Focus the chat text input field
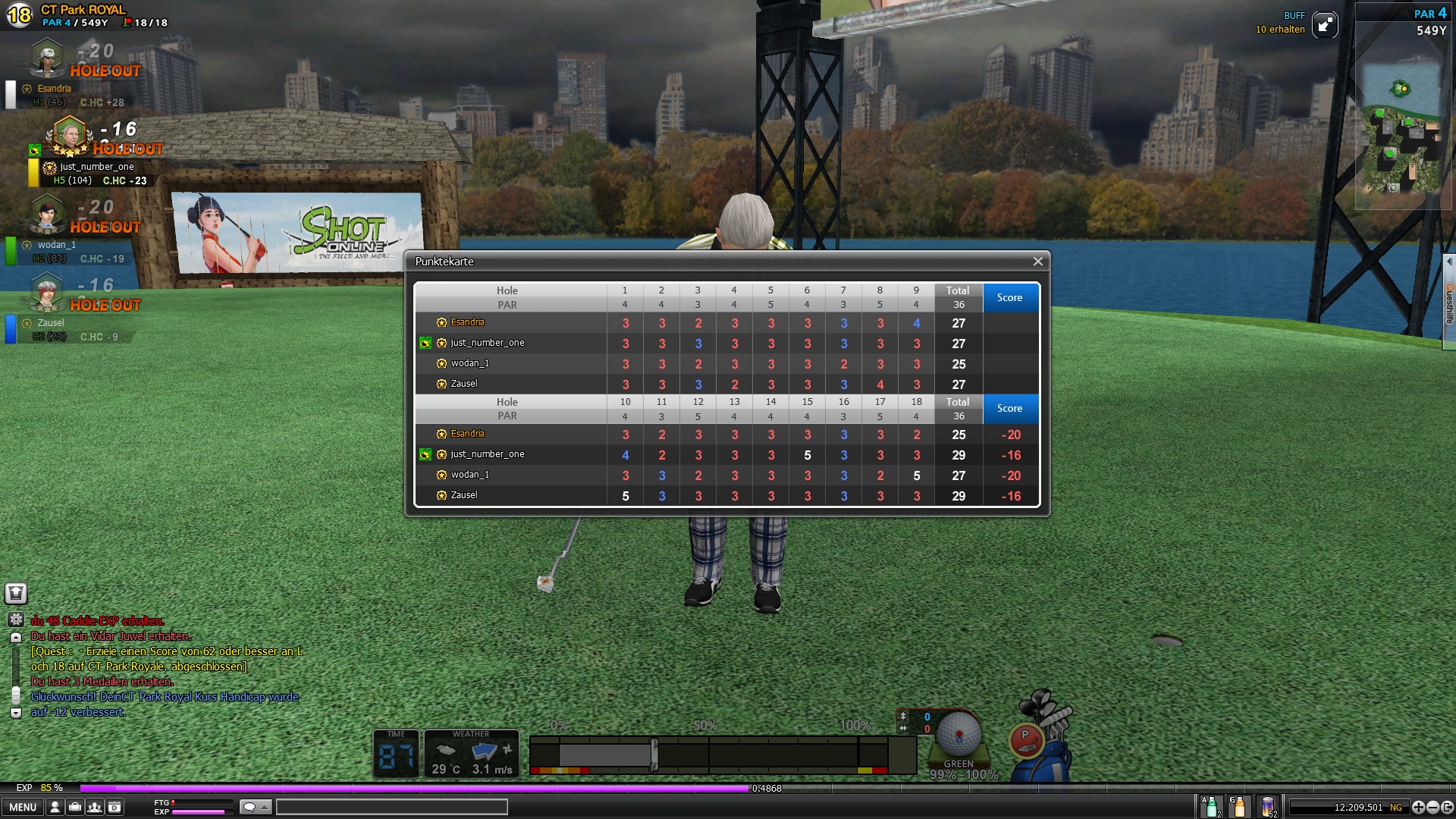 (391, 807)
